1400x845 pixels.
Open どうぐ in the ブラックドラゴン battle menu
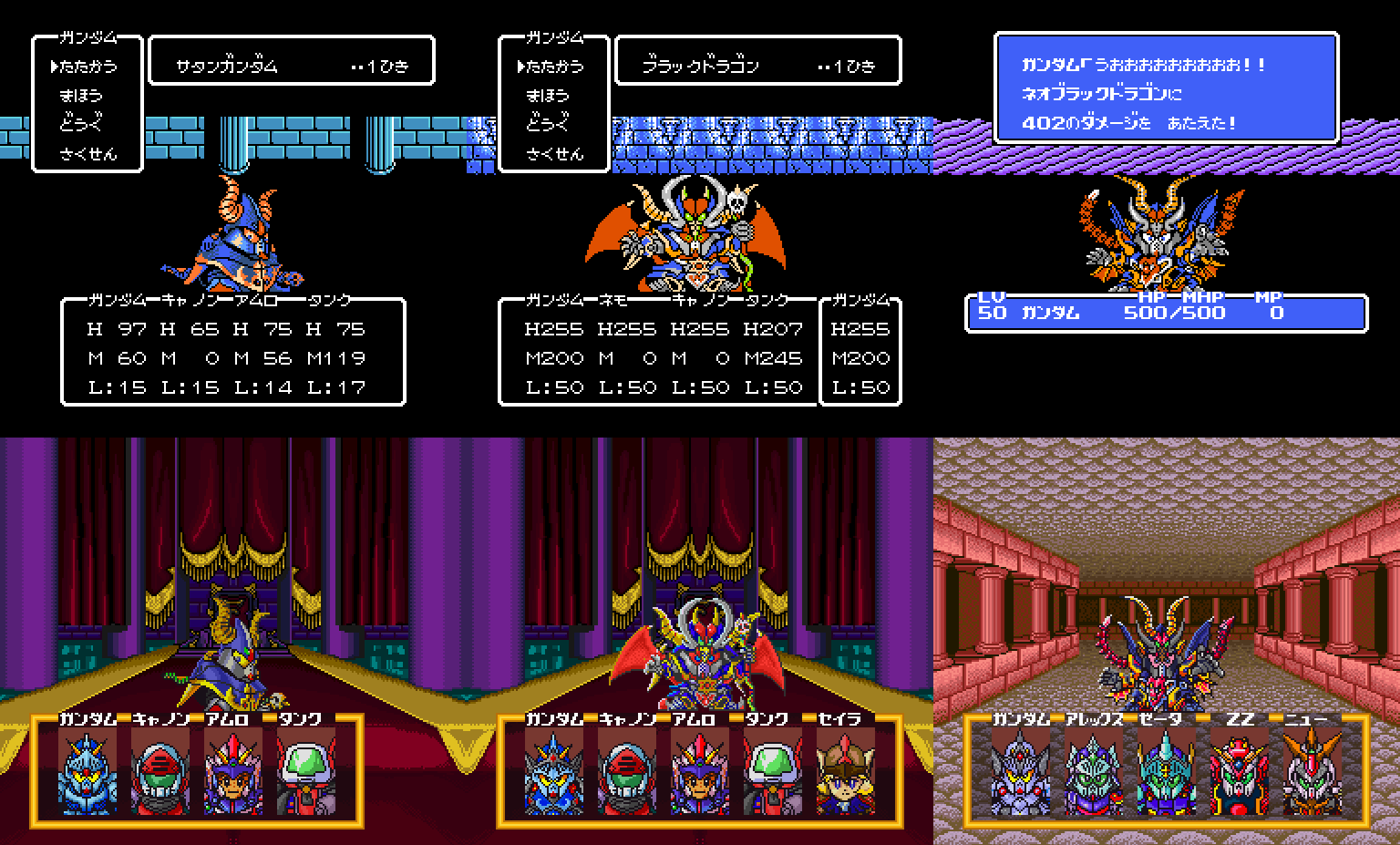(547, 123)
